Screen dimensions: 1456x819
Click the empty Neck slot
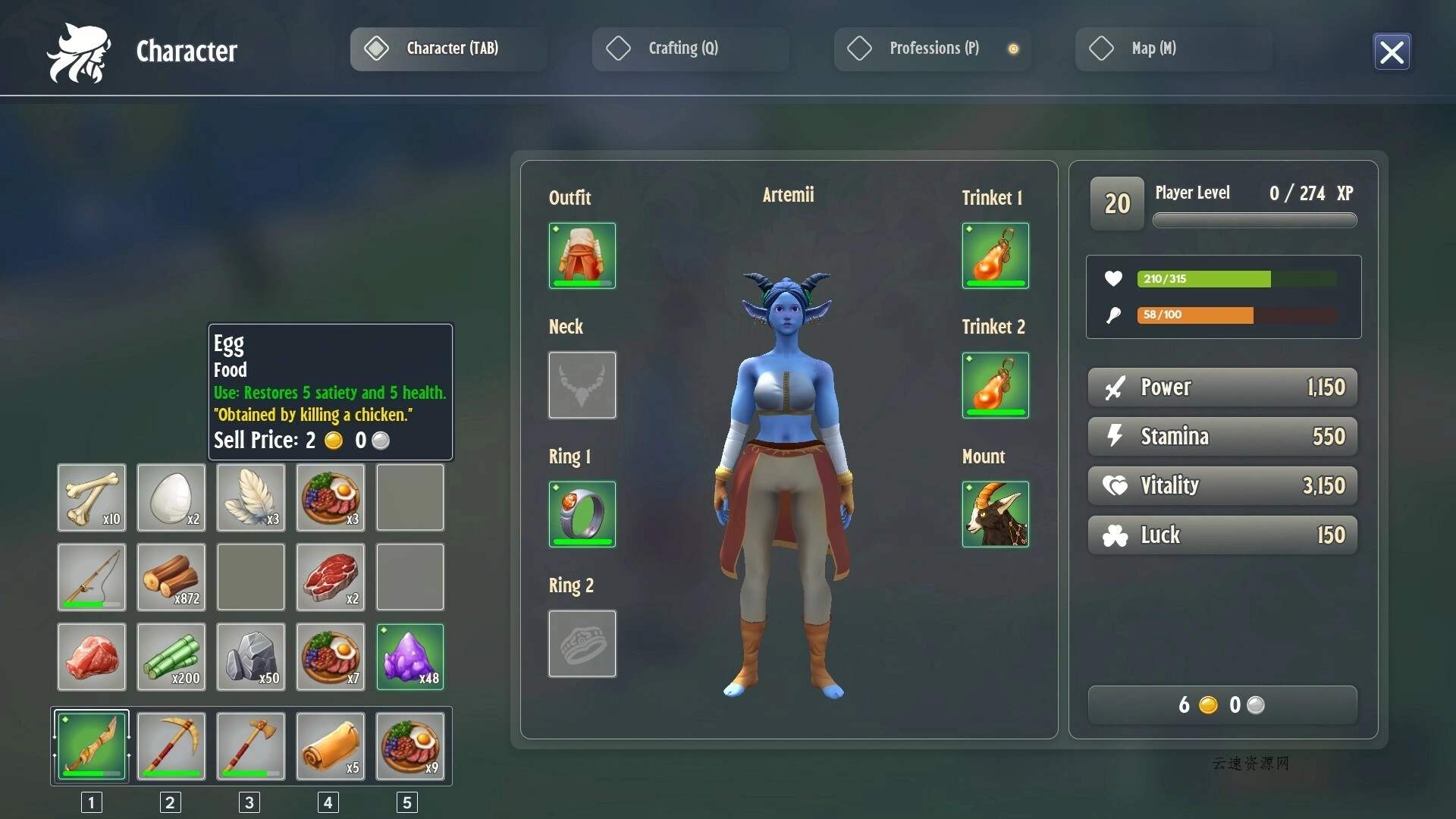coord(582,385)
